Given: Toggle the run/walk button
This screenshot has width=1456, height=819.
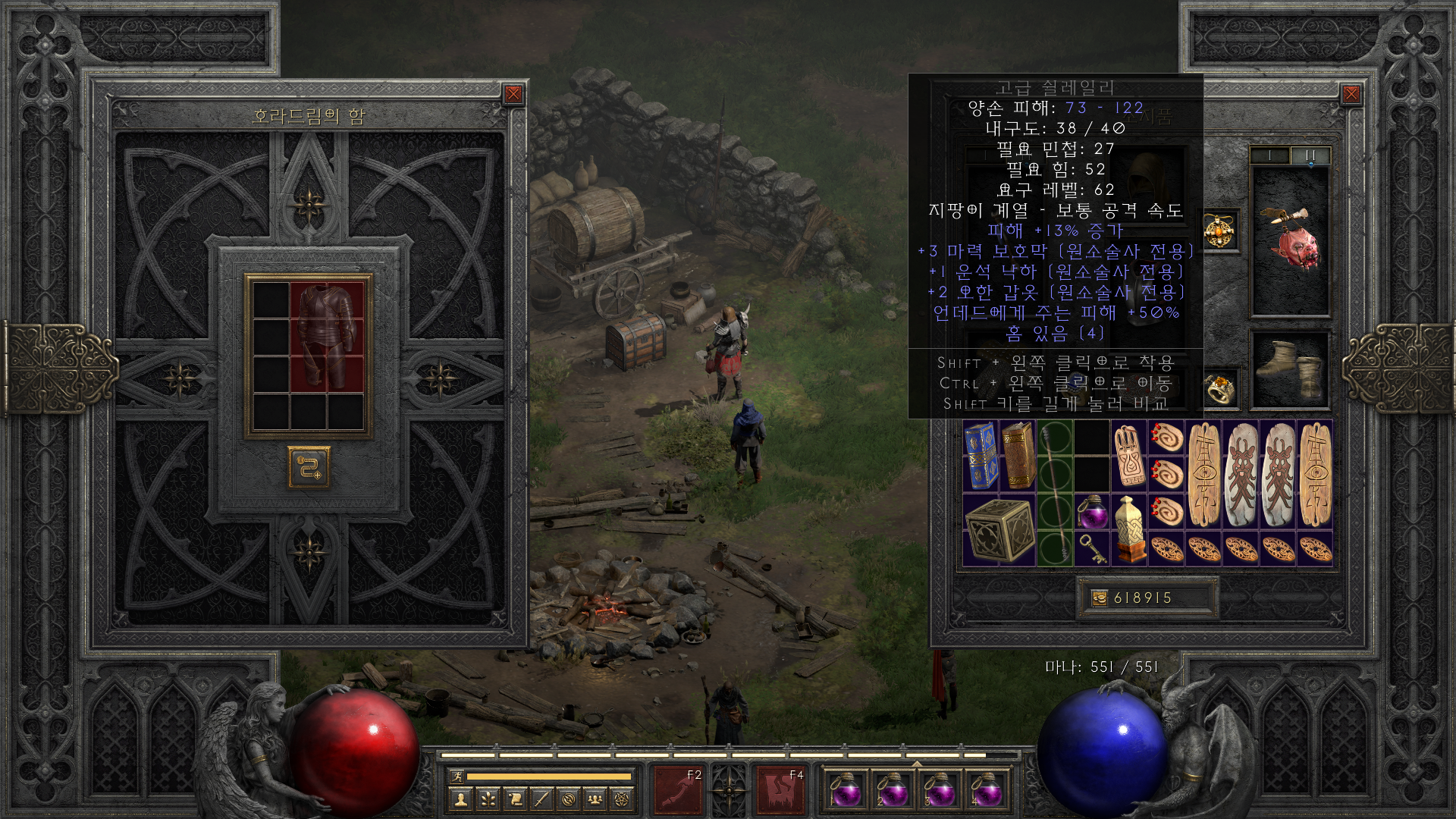Looking at the screenshot, I should click(457, 776).
